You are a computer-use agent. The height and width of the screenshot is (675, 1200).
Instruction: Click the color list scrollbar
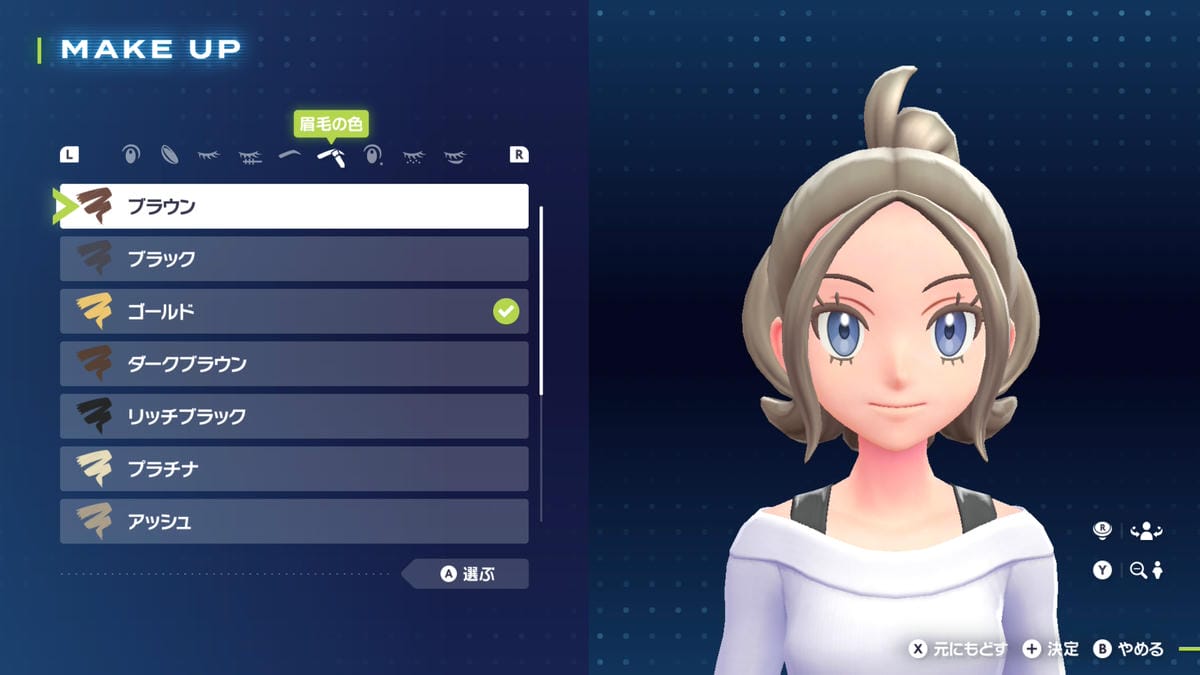541,300
